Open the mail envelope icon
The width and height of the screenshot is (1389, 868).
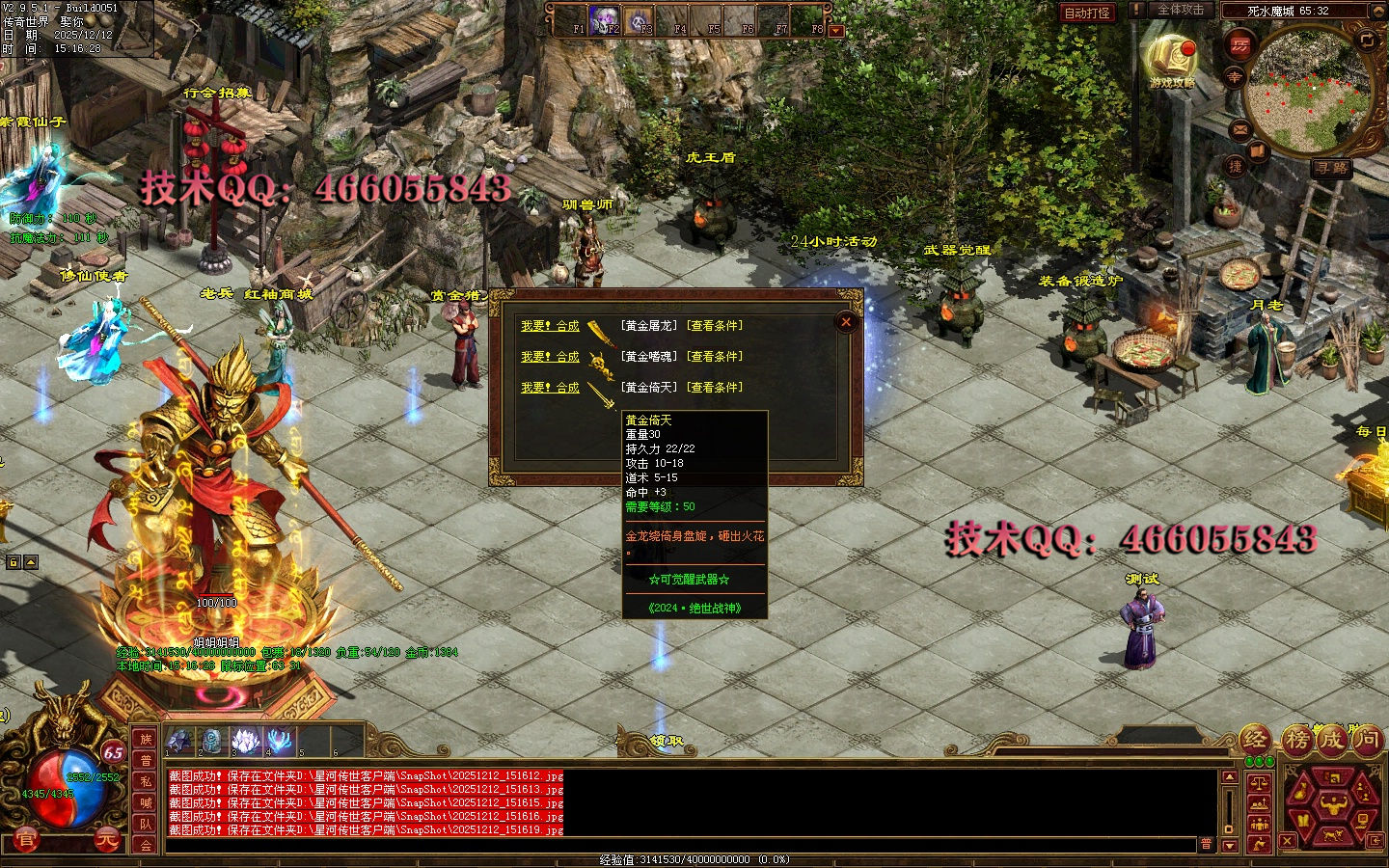pyautogui.click(x=1240, y=127)
